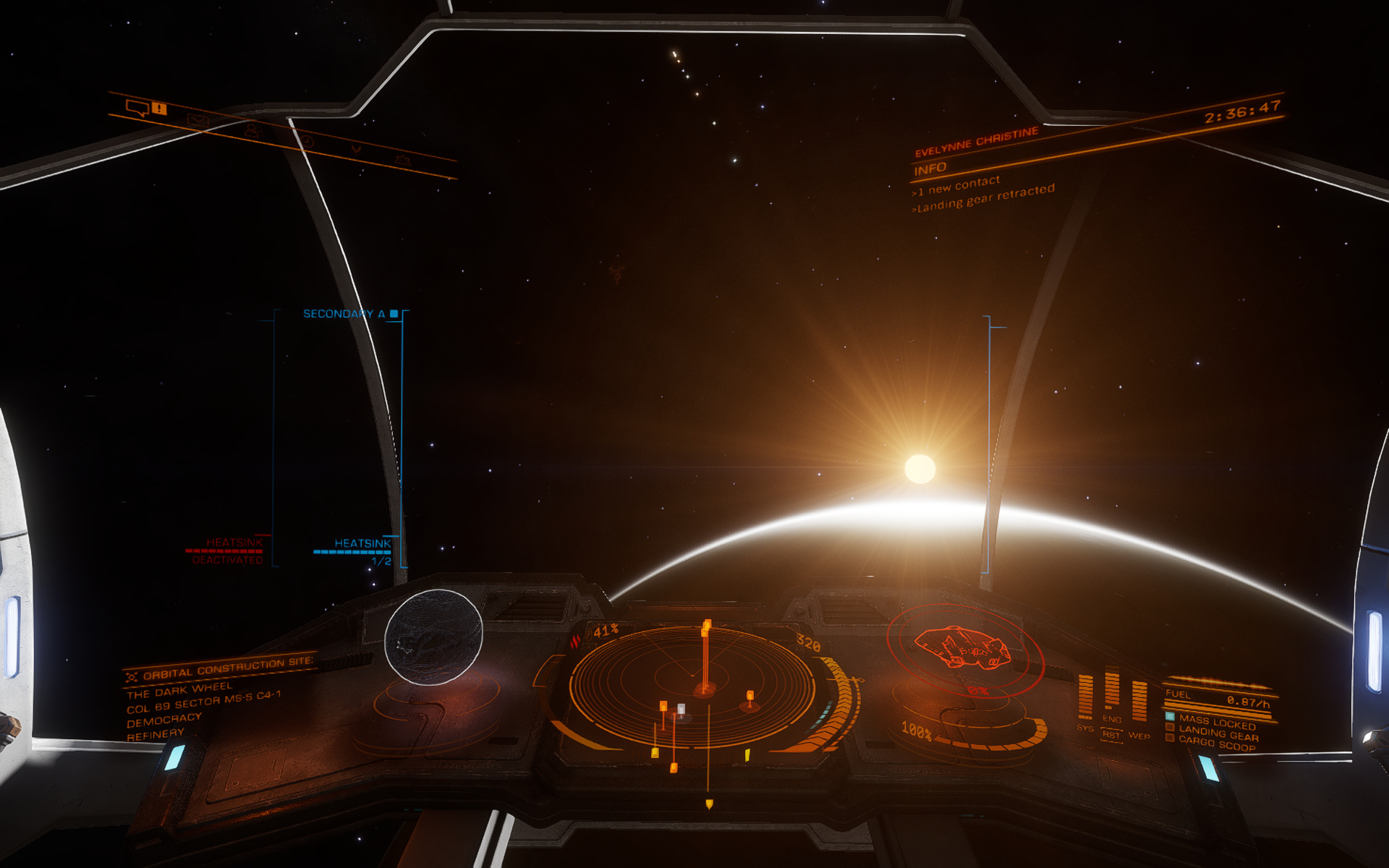Screen dimensions: 1389x868
Task: Click the planet target hologram
Action: [433, 637]
